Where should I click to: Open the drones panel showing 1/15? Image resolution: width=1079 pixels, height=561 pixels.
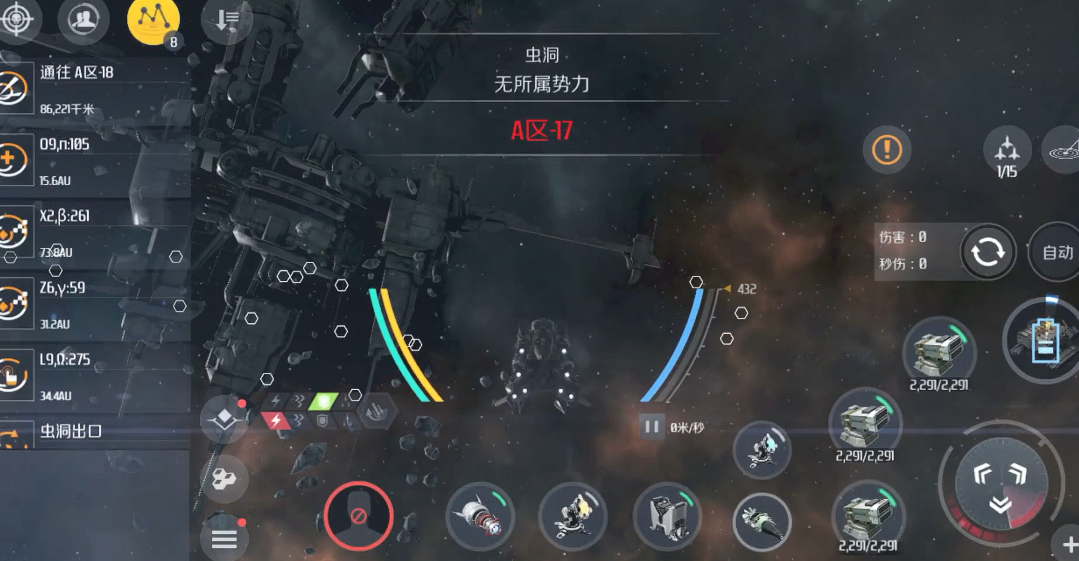[1006, 152]
